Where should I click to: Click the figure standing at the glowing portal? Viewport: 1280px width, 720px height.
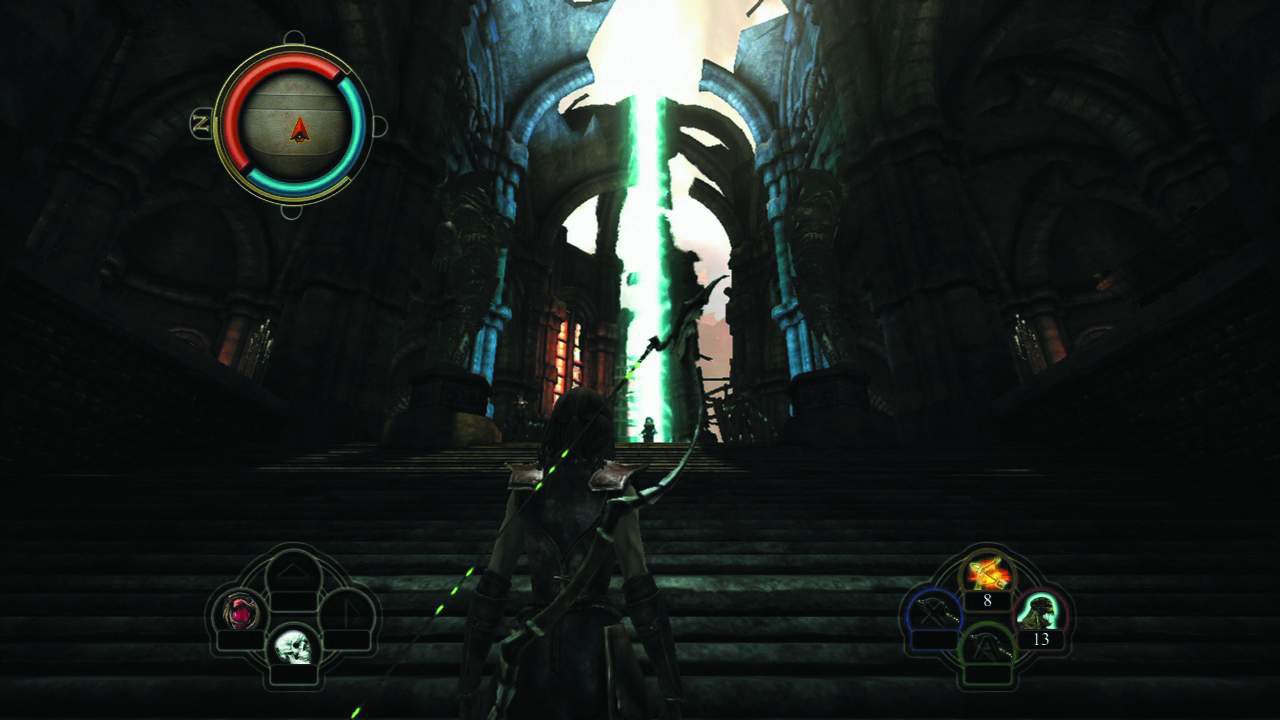(651, 430)
